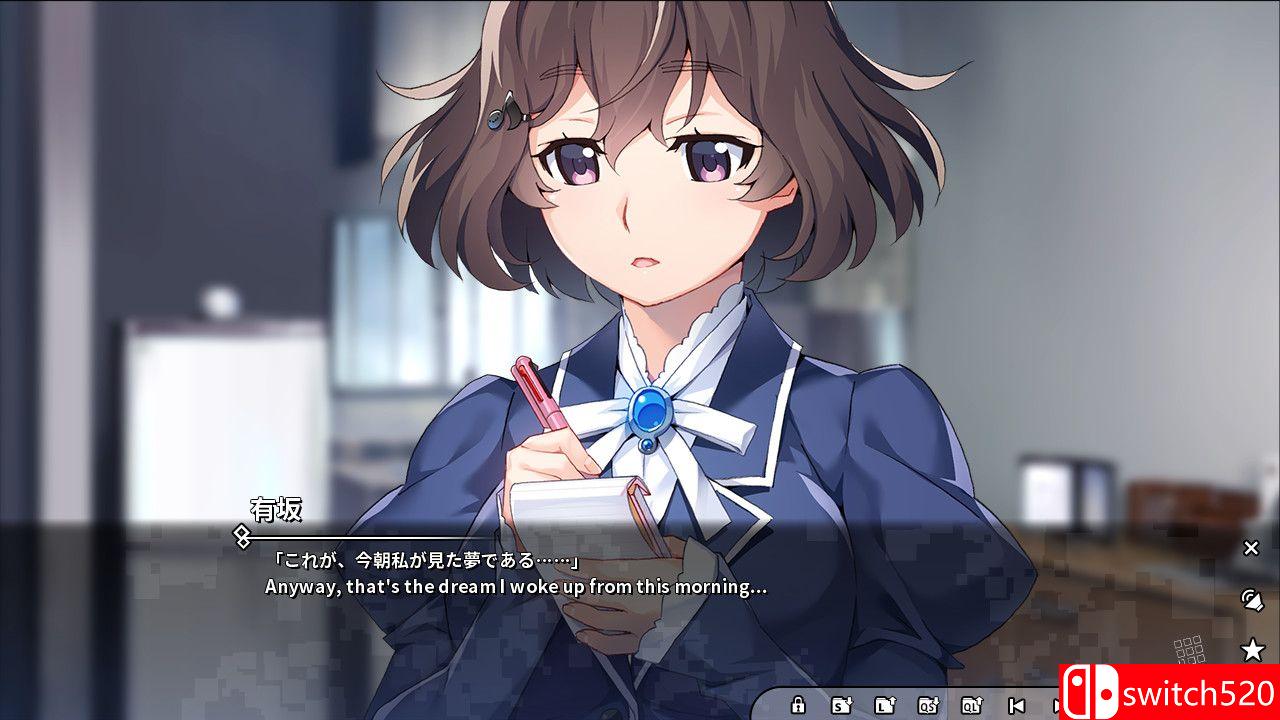The image size is (1280, 720).
Task: Open the save screen with the S icon
Action: tap(840, 705)
